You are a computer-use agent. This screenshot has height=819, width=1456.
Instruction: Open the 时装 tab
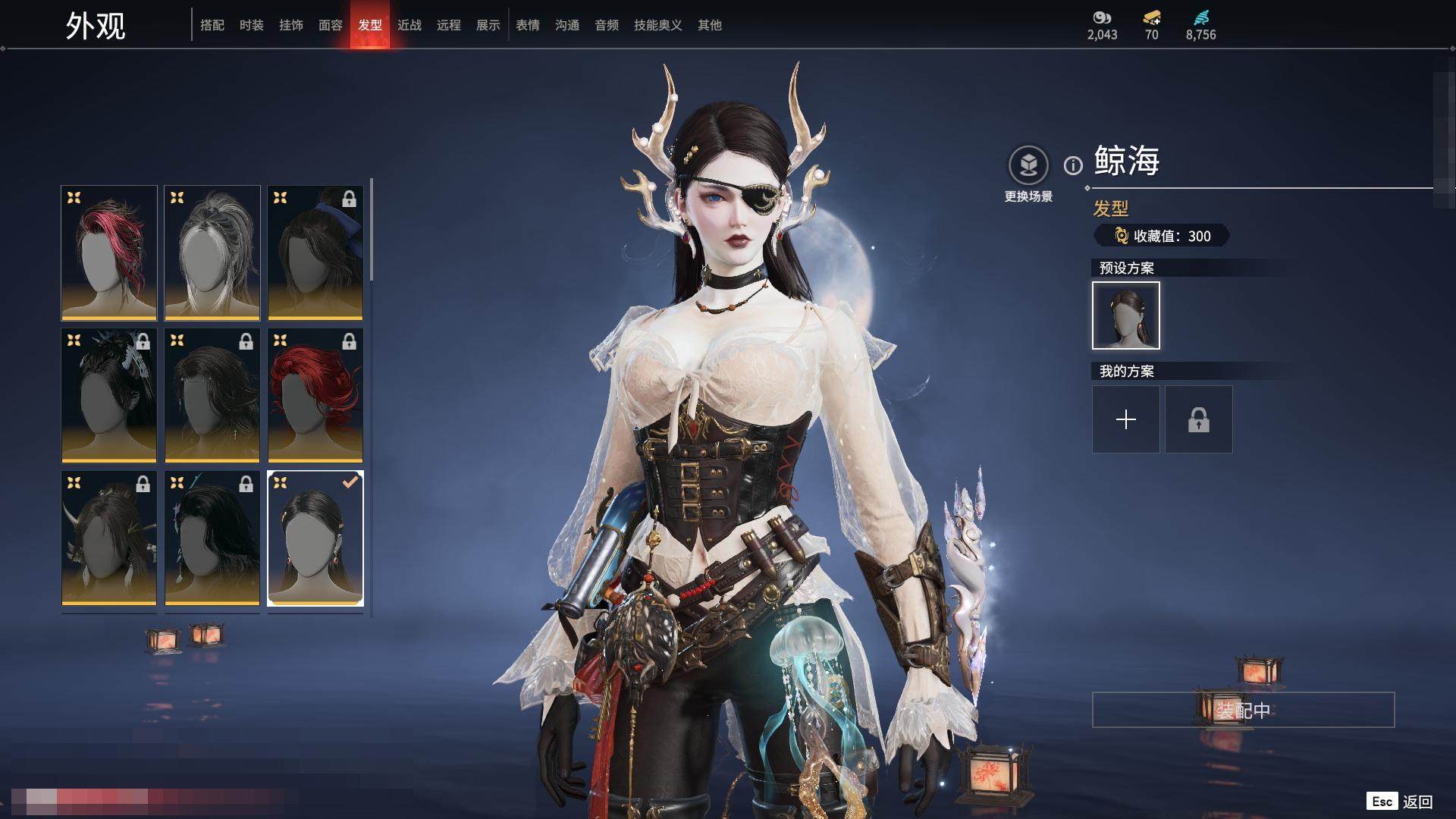pyautogui.click(x=252, y=25)
